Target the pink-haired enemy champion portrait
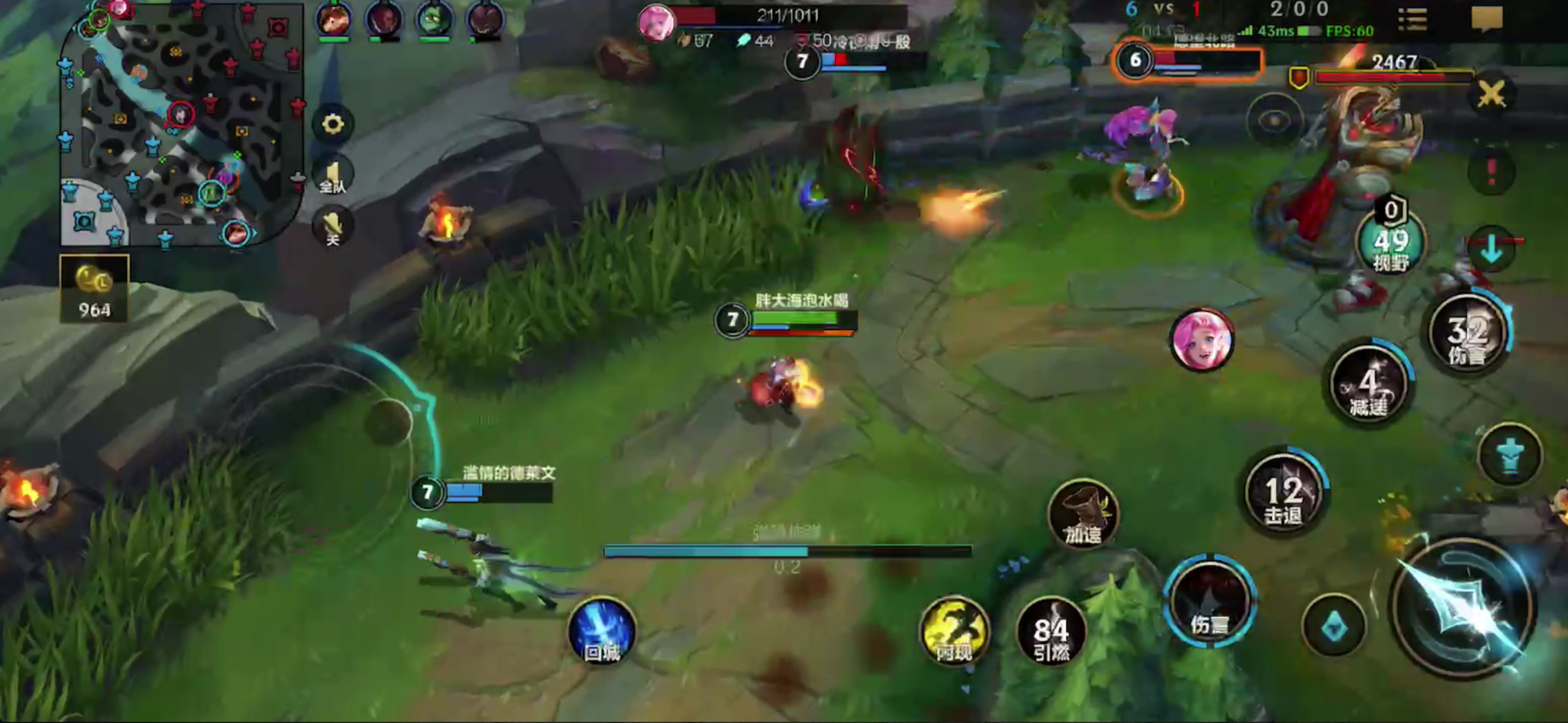The width and height of the screenshot is (1568, 723). [1202, 341]
